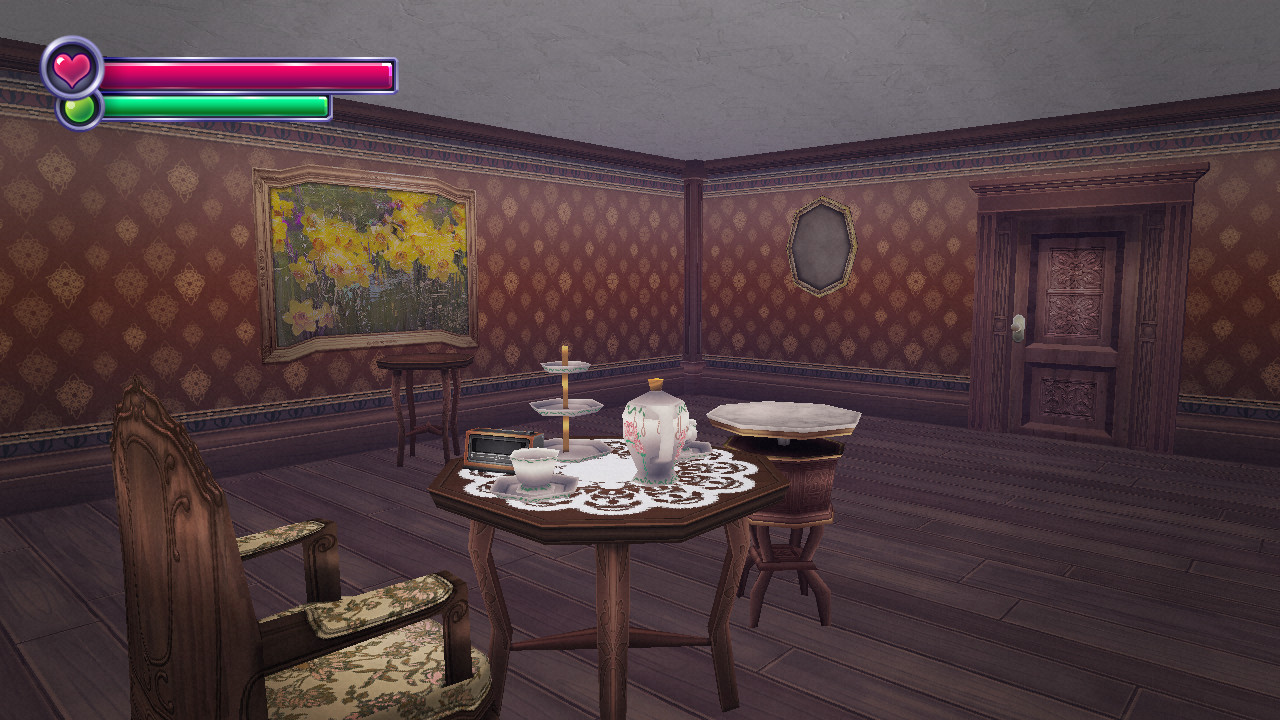Lift the teapot lid
Screen dimensions: 1280x720
coord(657,390)
